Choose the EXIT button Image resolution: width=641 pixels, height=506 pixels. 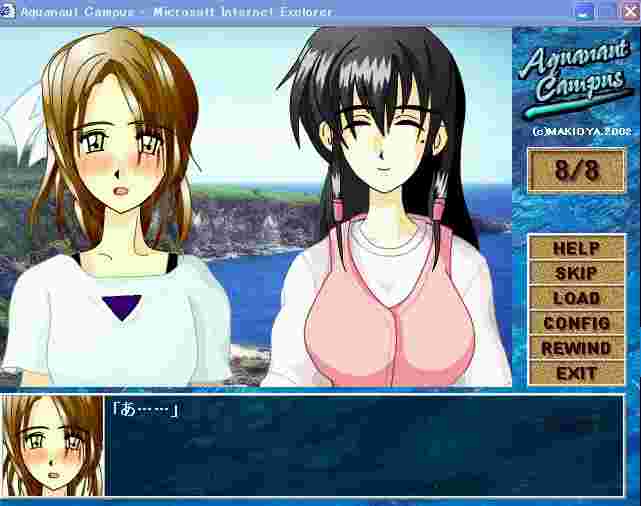576,373
